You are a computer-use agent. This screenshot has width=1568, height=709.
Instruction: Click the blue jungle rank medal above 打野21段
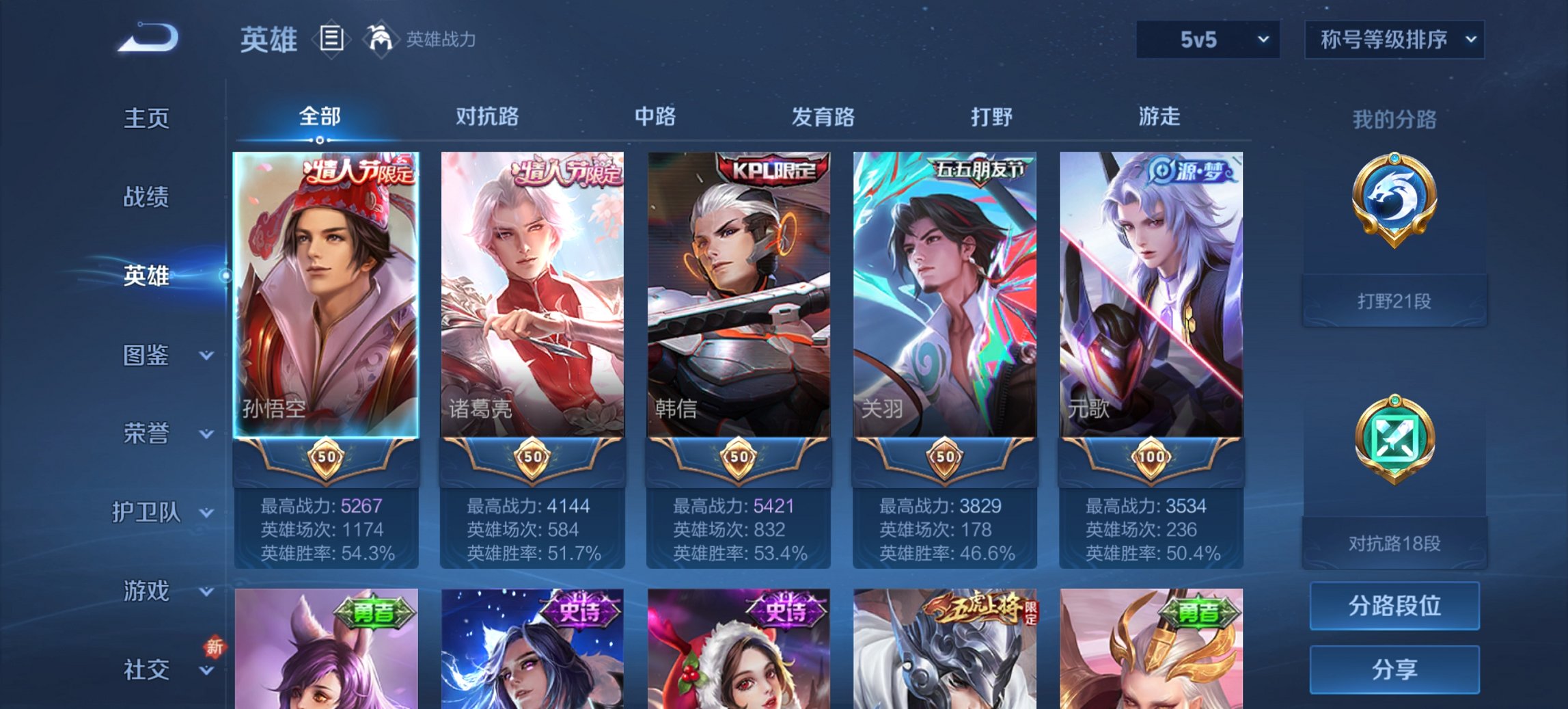1396,198
